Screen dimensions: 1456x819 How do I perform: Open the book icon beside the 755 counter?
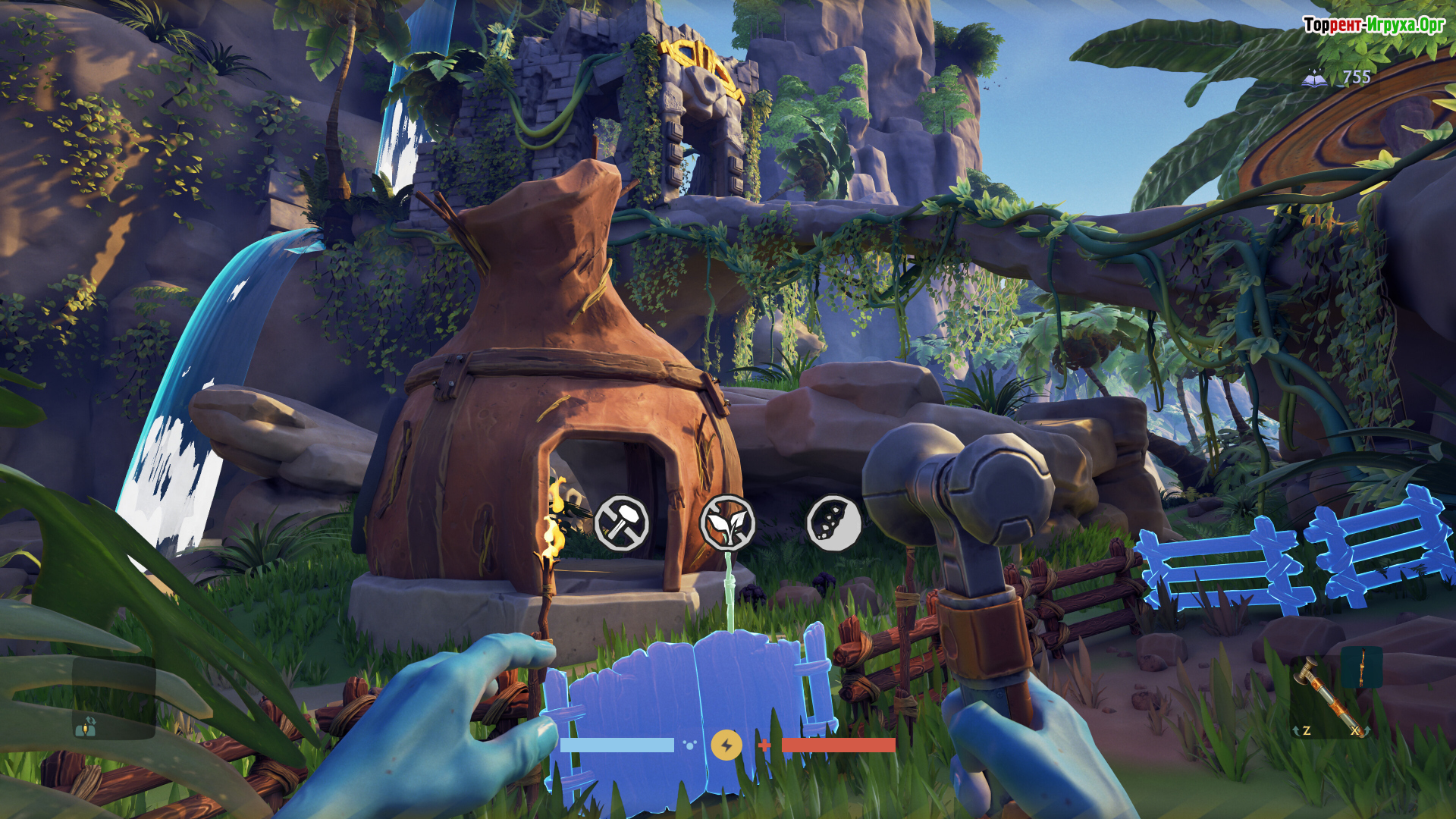(x=1315, y=77)
